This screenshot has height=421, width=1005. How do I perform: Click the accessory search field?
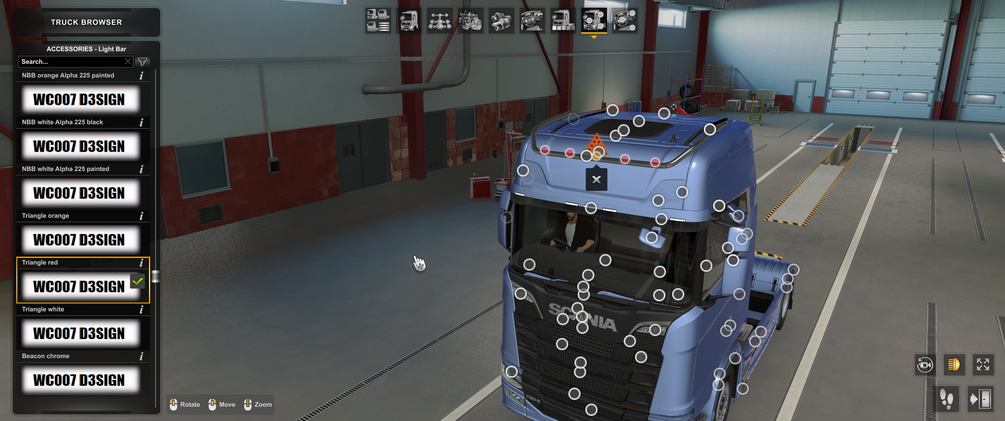point(75,61)
